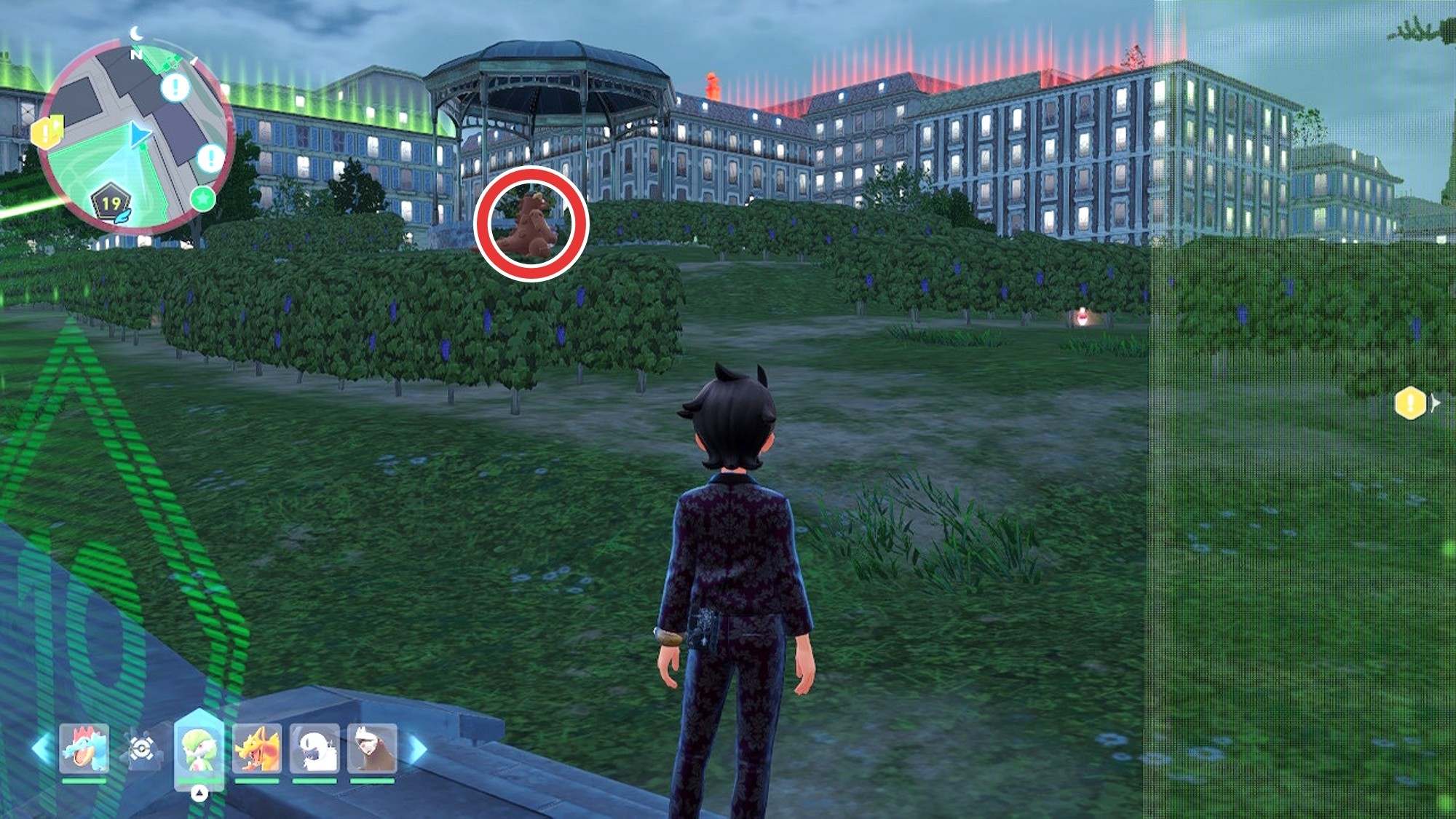Click the yellow exclamation objective marker at the screen's right edge

1410,403
